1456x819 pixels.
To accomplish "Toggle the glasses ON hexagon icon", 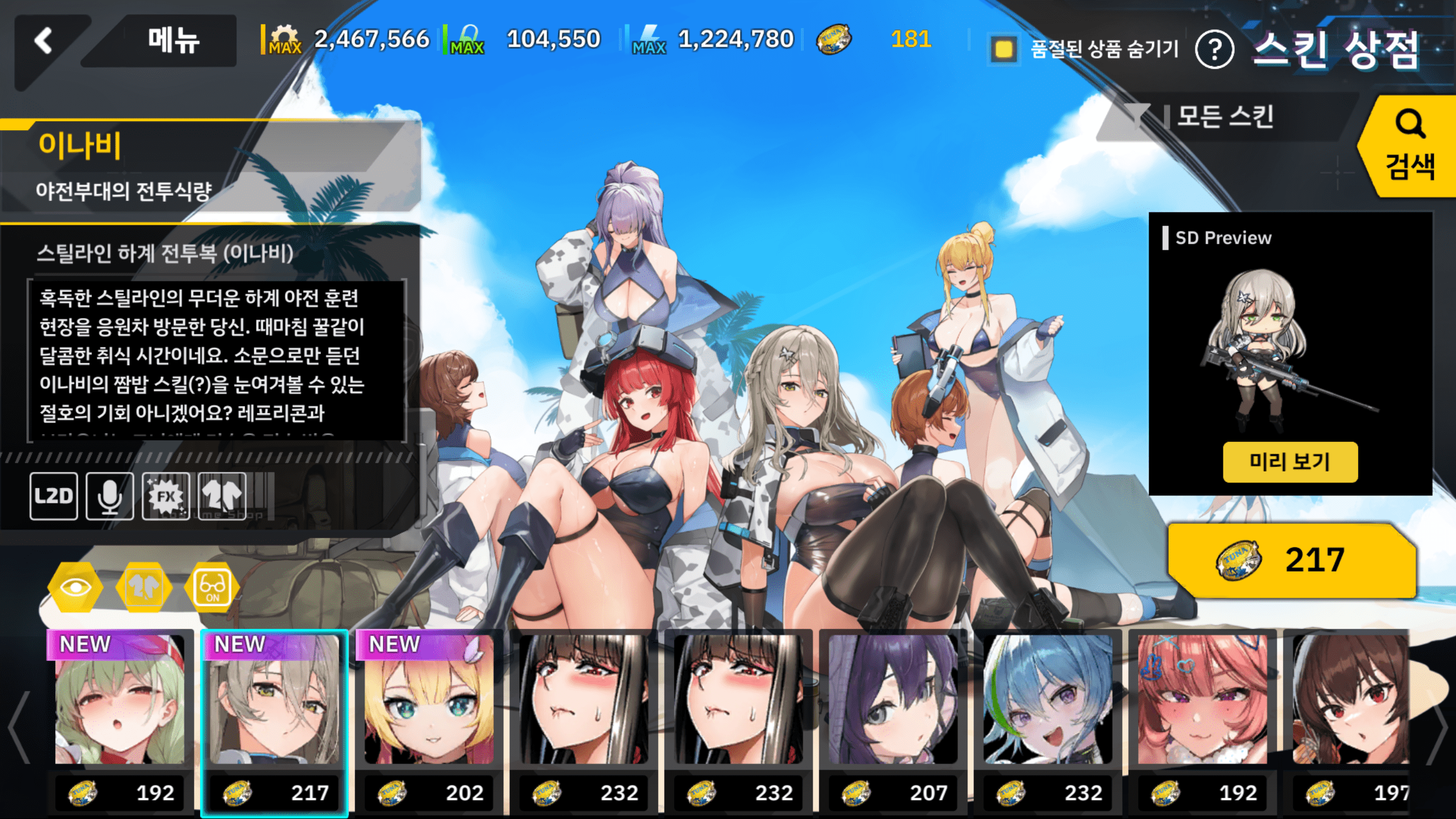I will pyautogui.click(x=212, y=587).
